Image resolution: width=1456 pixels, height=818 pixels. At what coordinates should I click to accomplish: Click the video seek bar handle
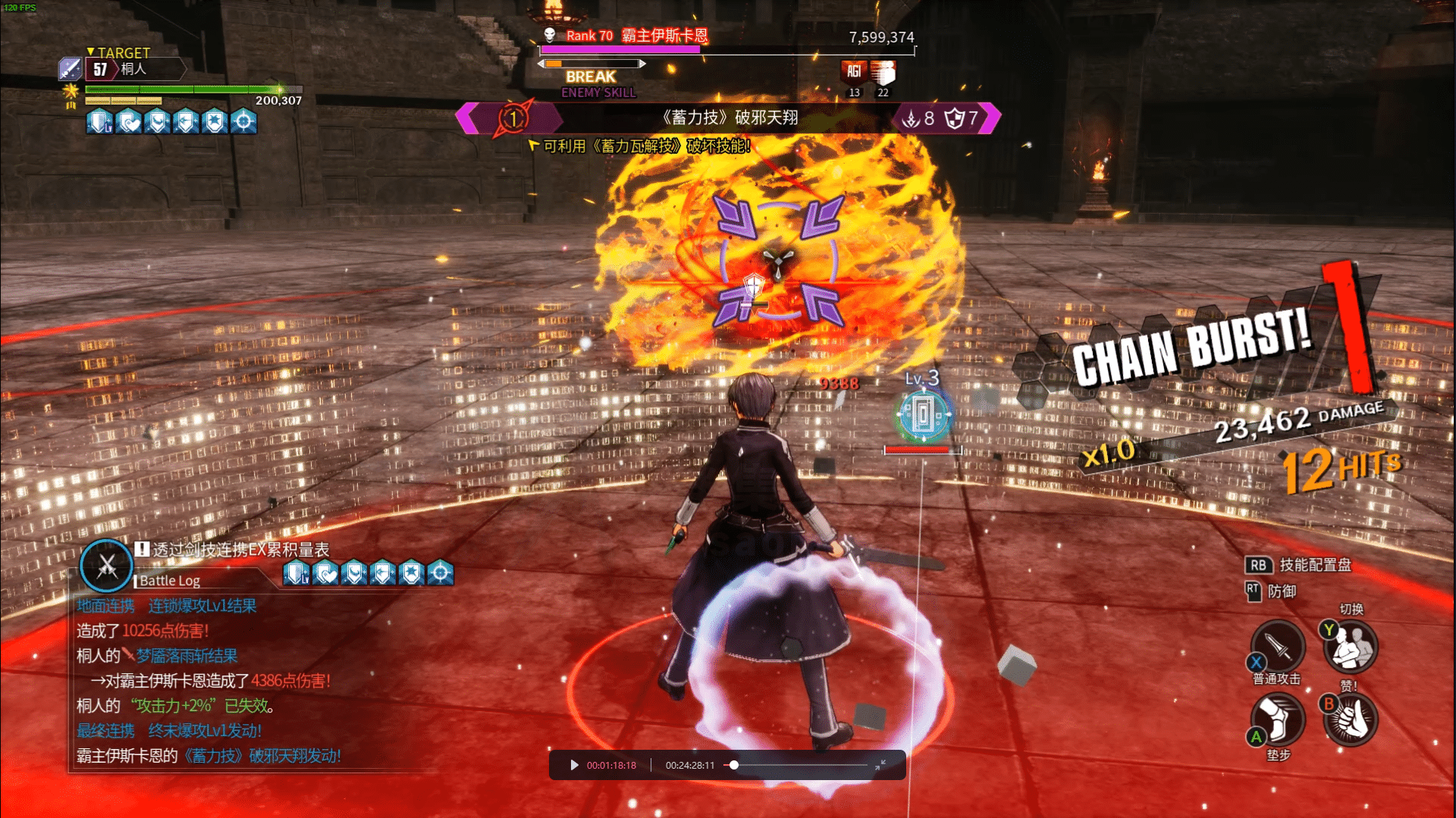click(733, 765)
